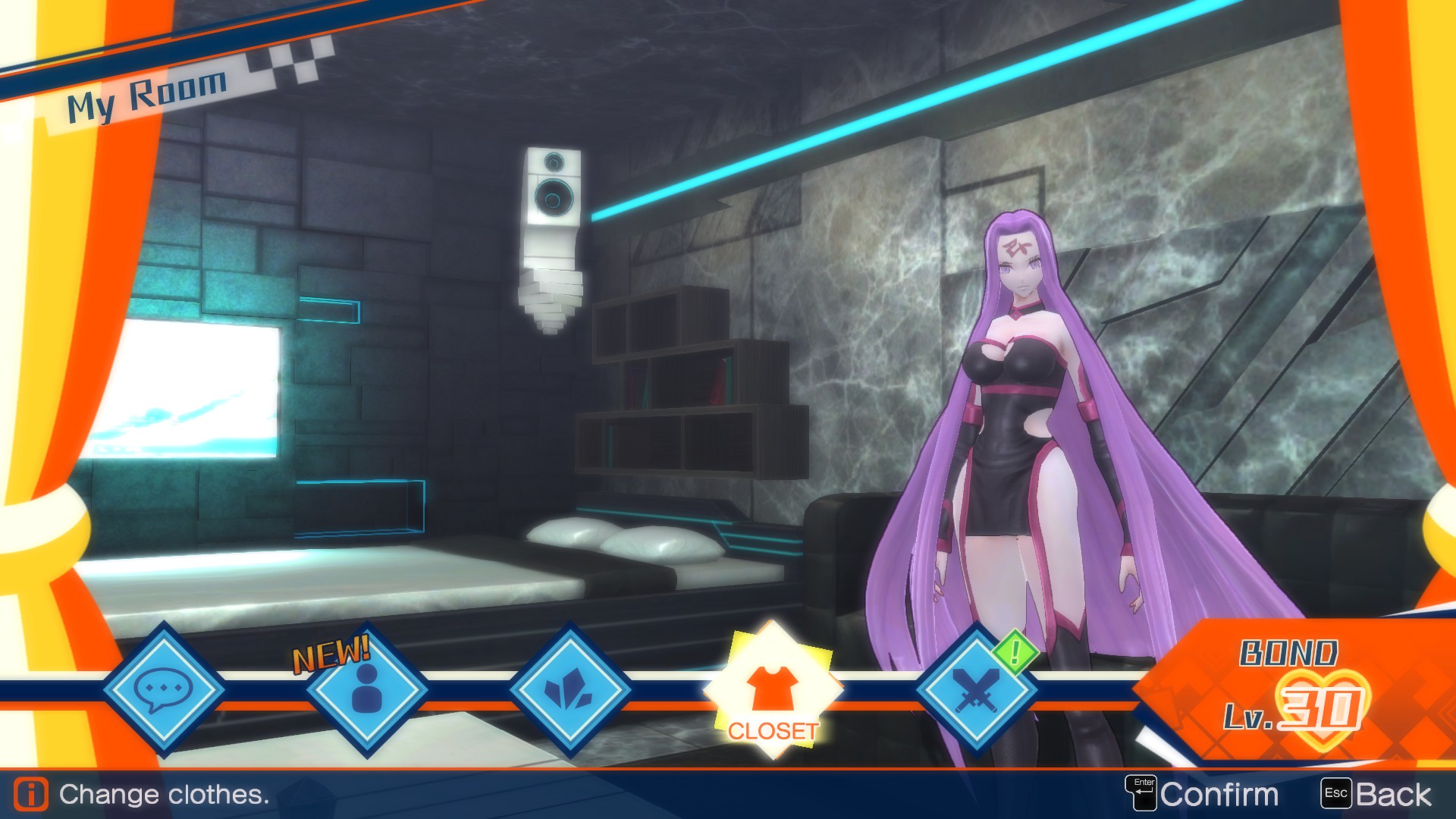Open the crossed swords battle icon

pos(978,690)
